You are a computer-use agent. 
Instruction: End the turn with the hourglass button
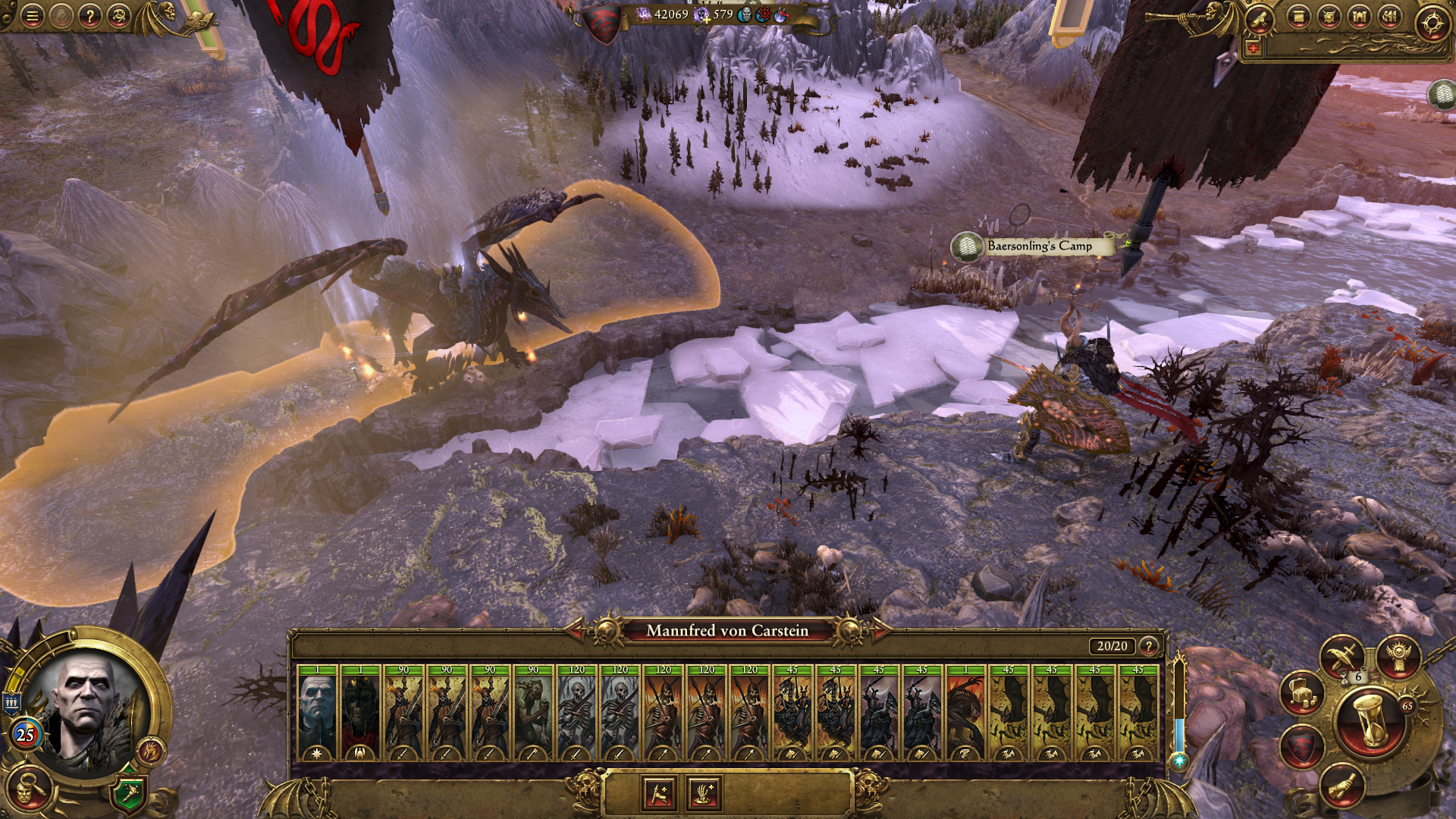[x=1370, y=721]
